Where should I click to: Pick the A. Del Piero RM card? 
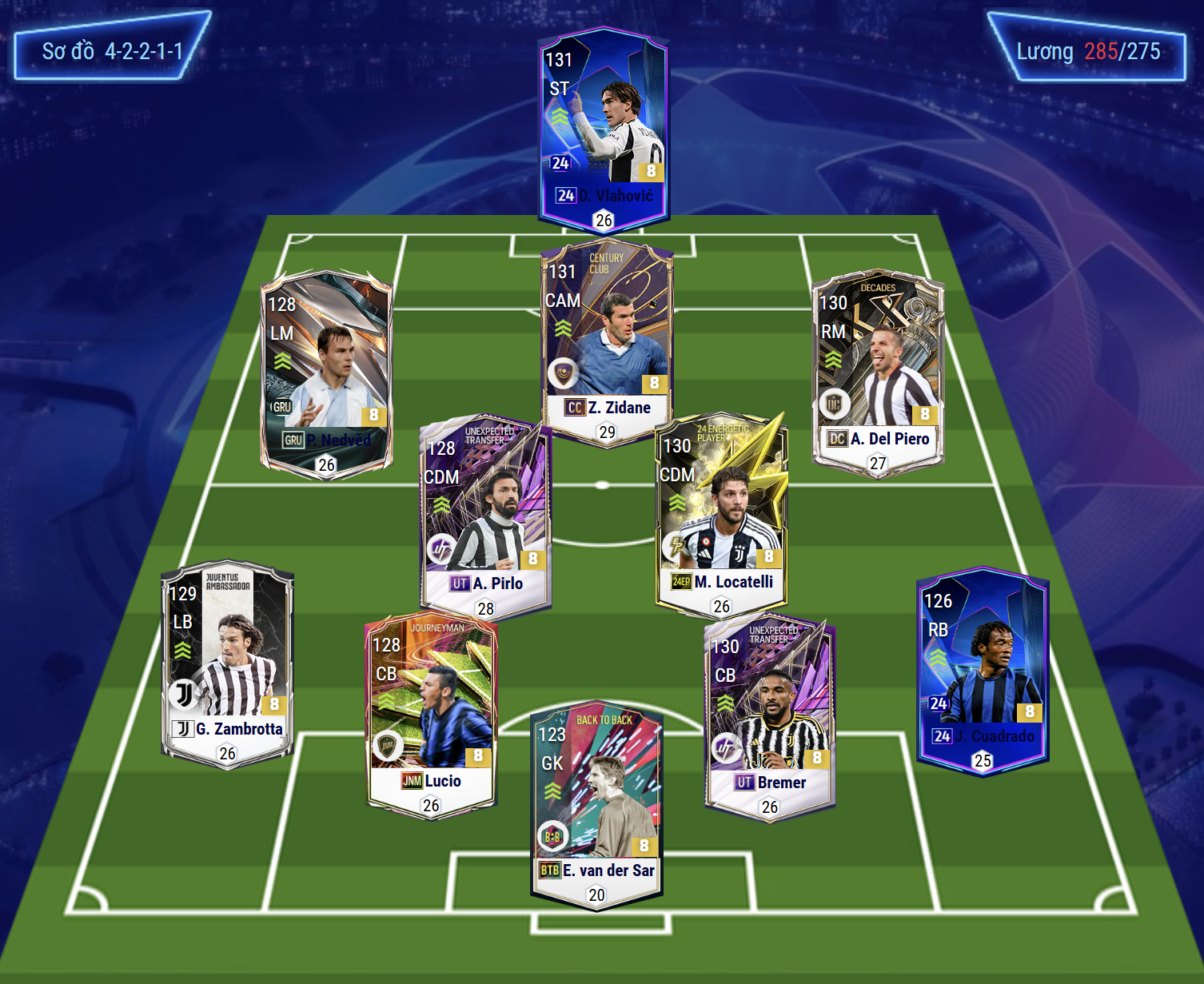point(878,370)
